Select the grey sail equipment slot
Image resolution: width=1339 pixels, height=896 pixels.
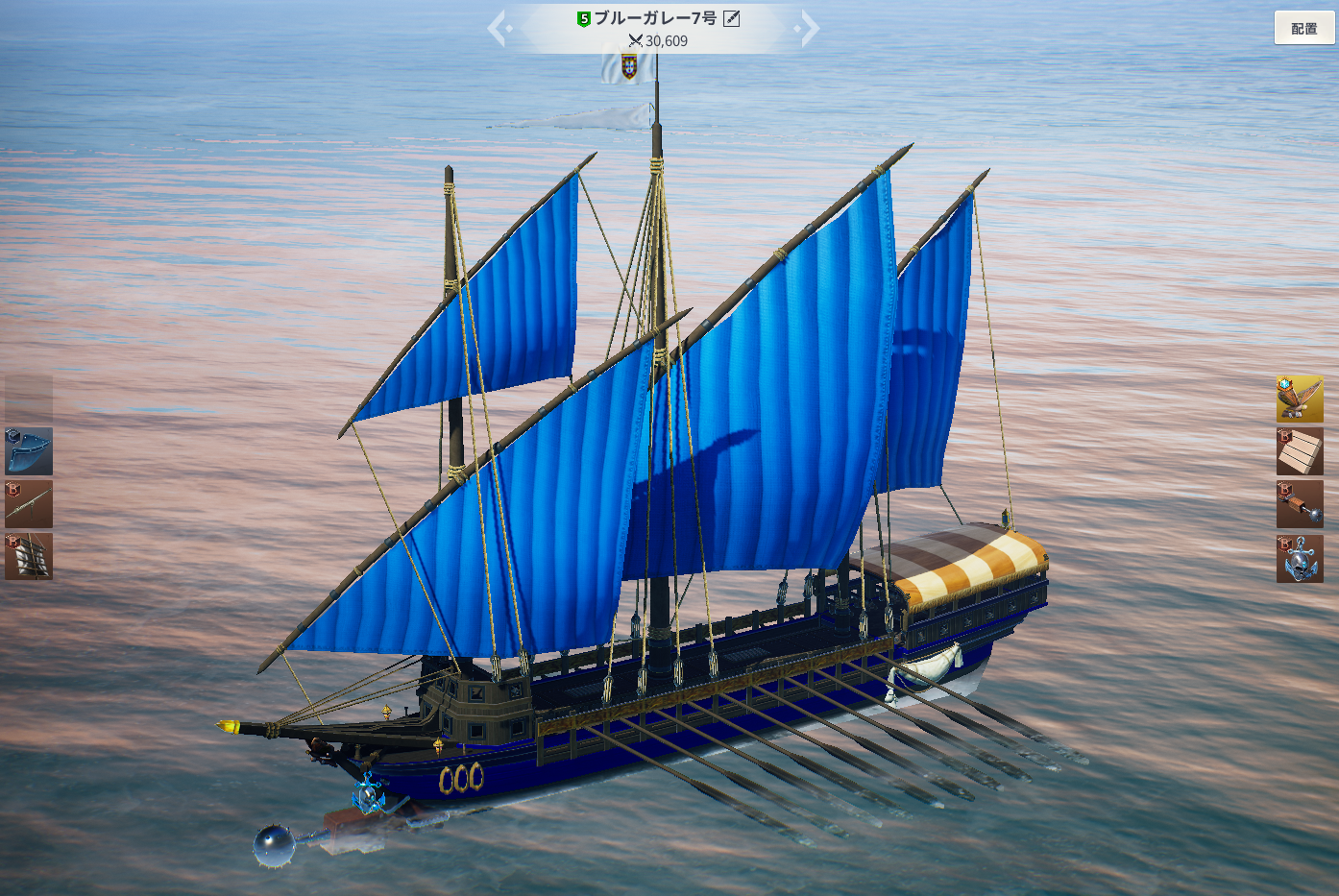[x=29, y=557]
